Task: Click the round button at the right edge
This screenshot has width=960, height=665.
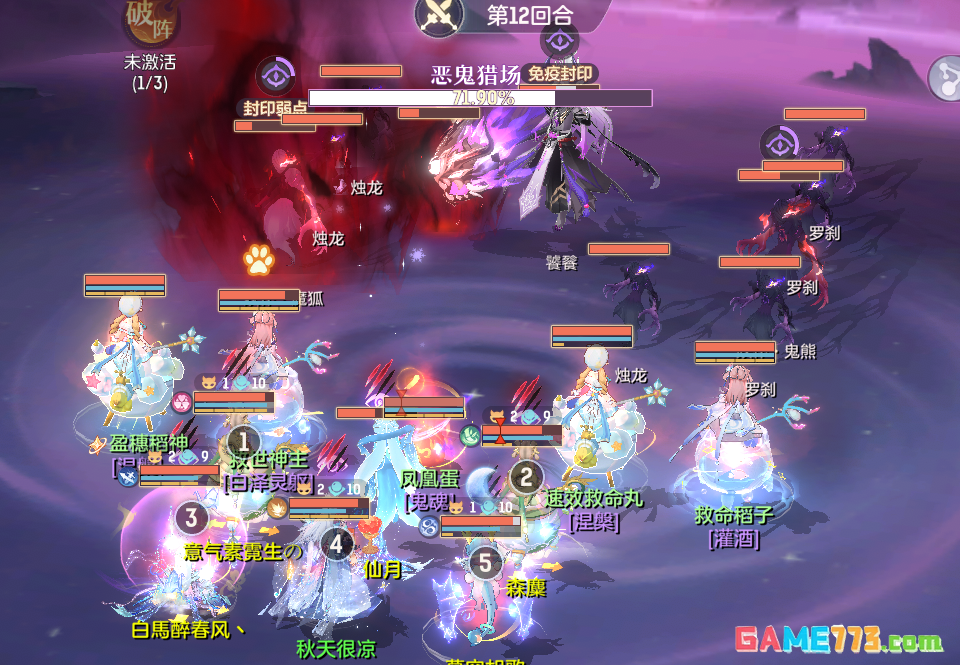Action: tap(945, 76)
